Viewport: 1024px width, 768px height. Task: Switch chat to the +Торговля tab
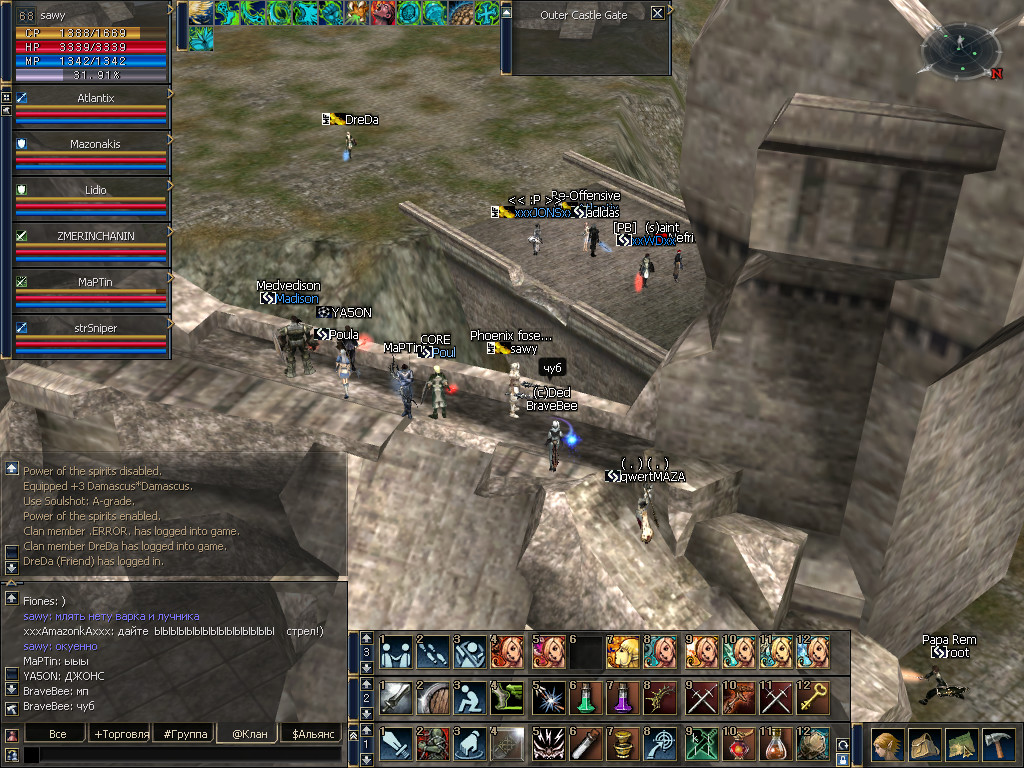pos(121,734)
